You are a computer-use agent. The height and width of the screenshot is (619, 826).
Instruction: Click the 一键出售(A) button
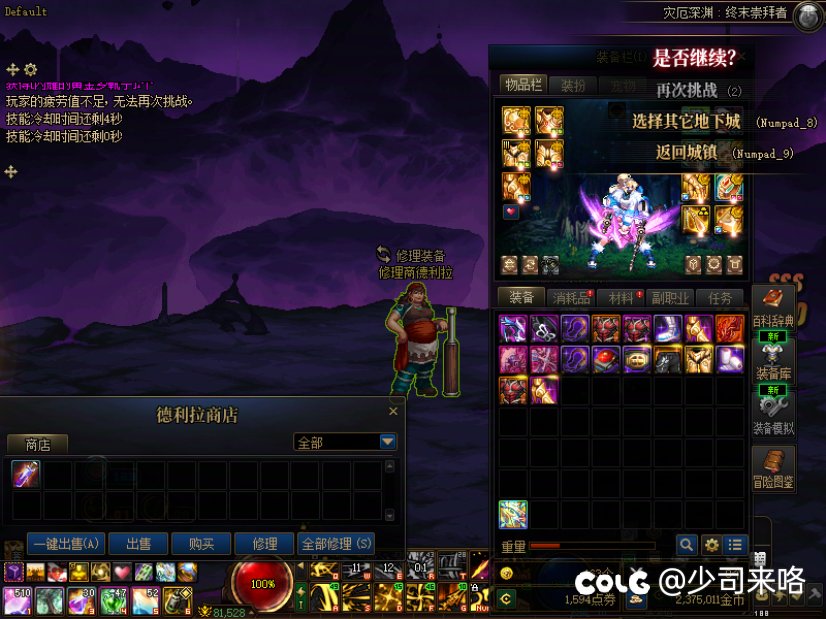[x=67, y=544]
